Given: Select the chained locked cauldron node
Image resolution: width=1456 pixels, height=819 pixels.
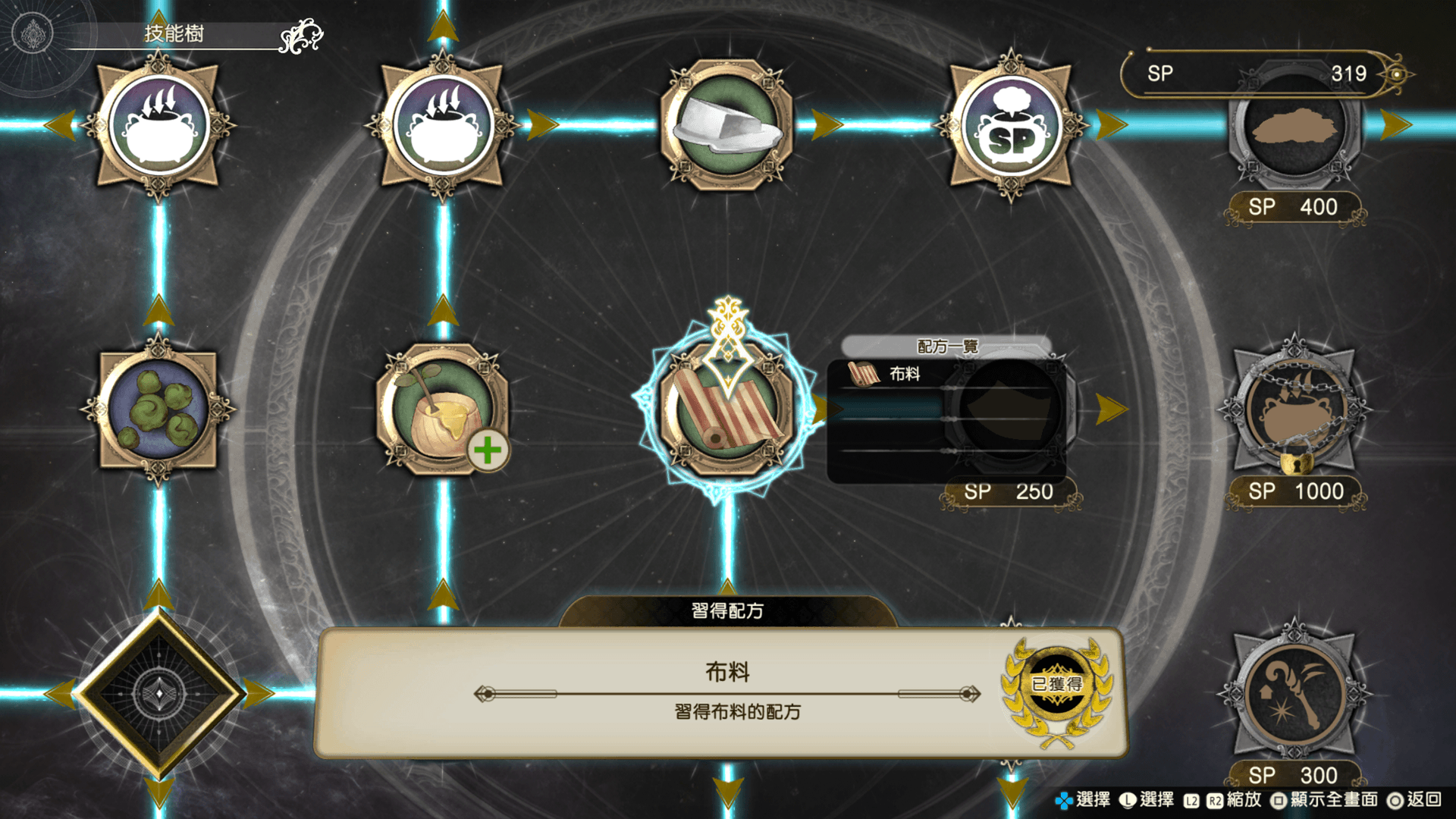Looking at the screenshot, I should [1295, 409].
